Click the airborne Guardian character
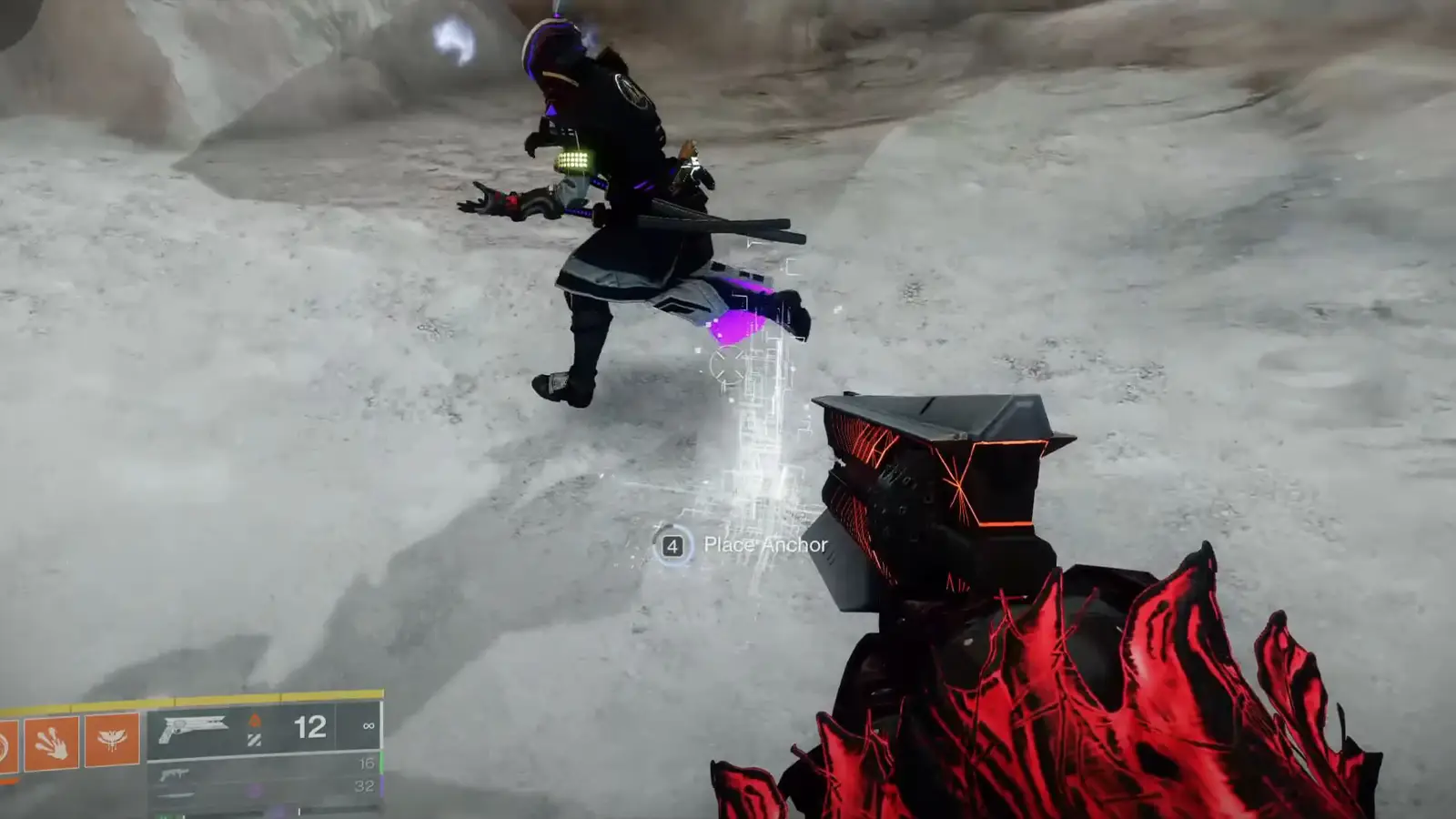Screen dimensions: 1456x819 (x=628, y=209)
